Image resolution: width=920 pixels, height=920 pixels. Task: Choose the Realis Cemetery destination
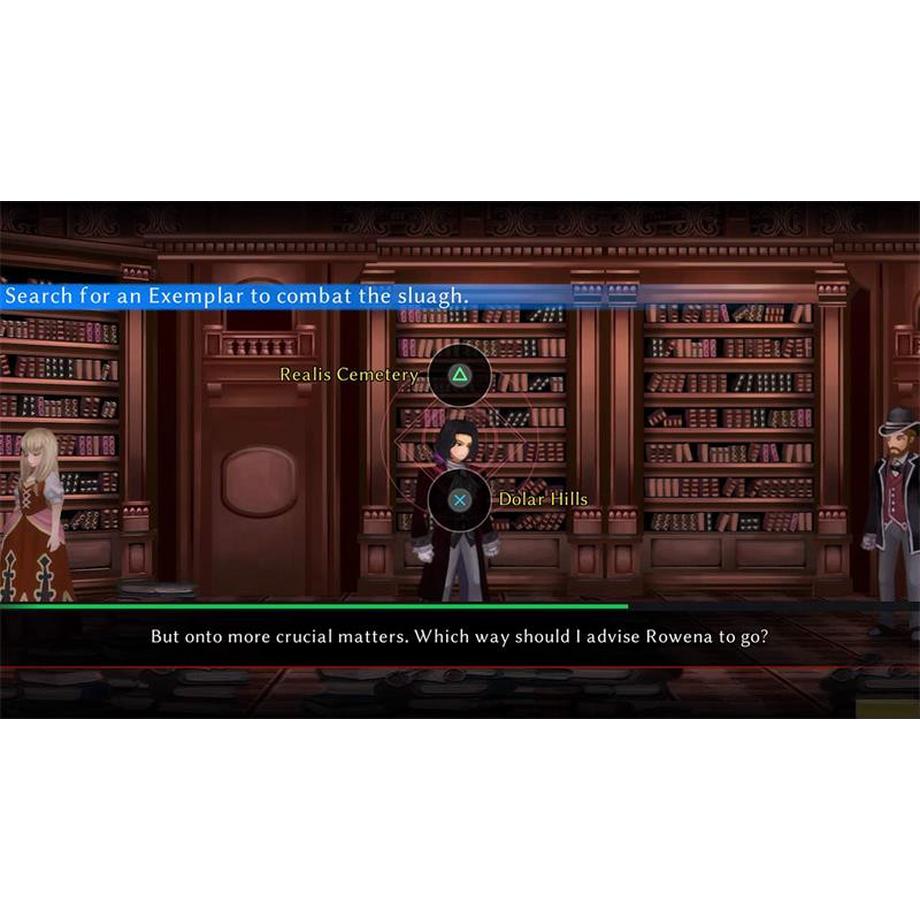tap(459, 375)
